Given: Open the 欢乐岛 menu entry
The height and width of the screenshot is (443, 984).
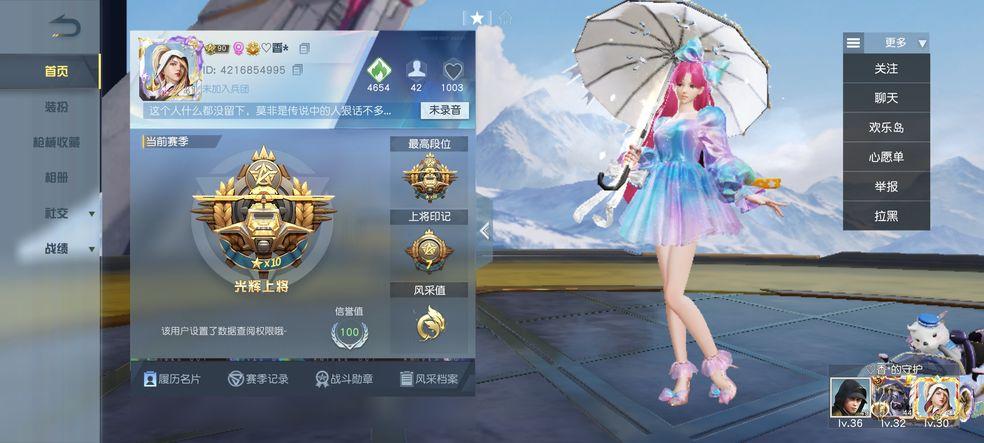Looking at the screenshot, I should tap(886, 128).
